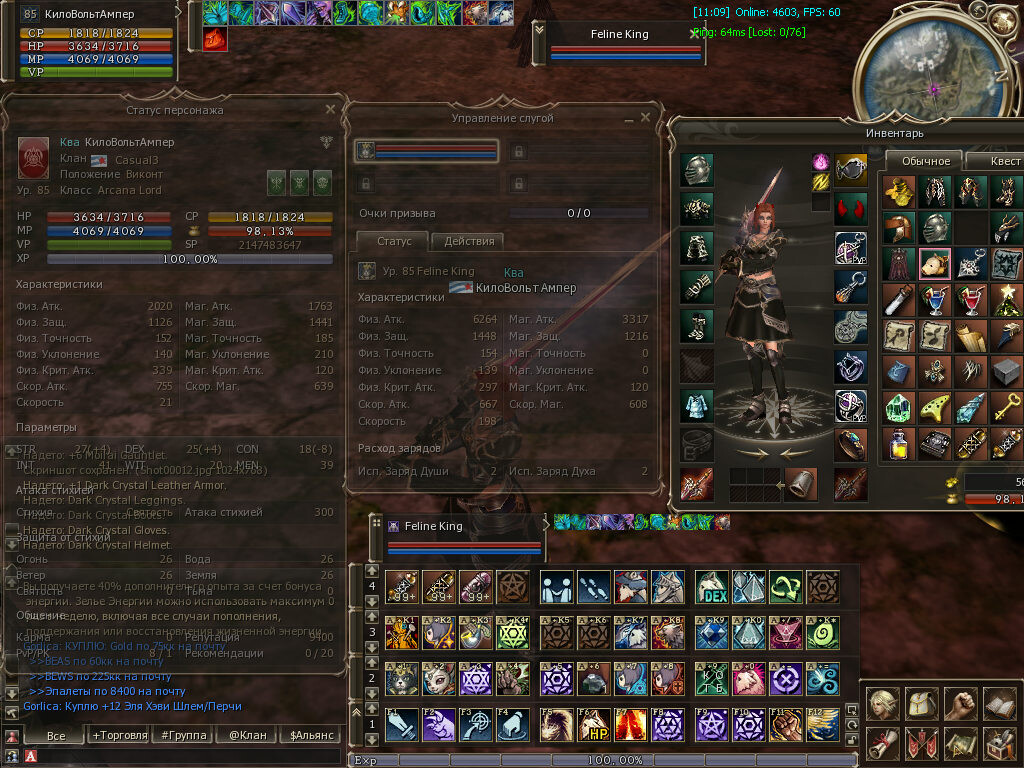Select the blue cocktail item

pyautogui.click(x=935, y=299)
